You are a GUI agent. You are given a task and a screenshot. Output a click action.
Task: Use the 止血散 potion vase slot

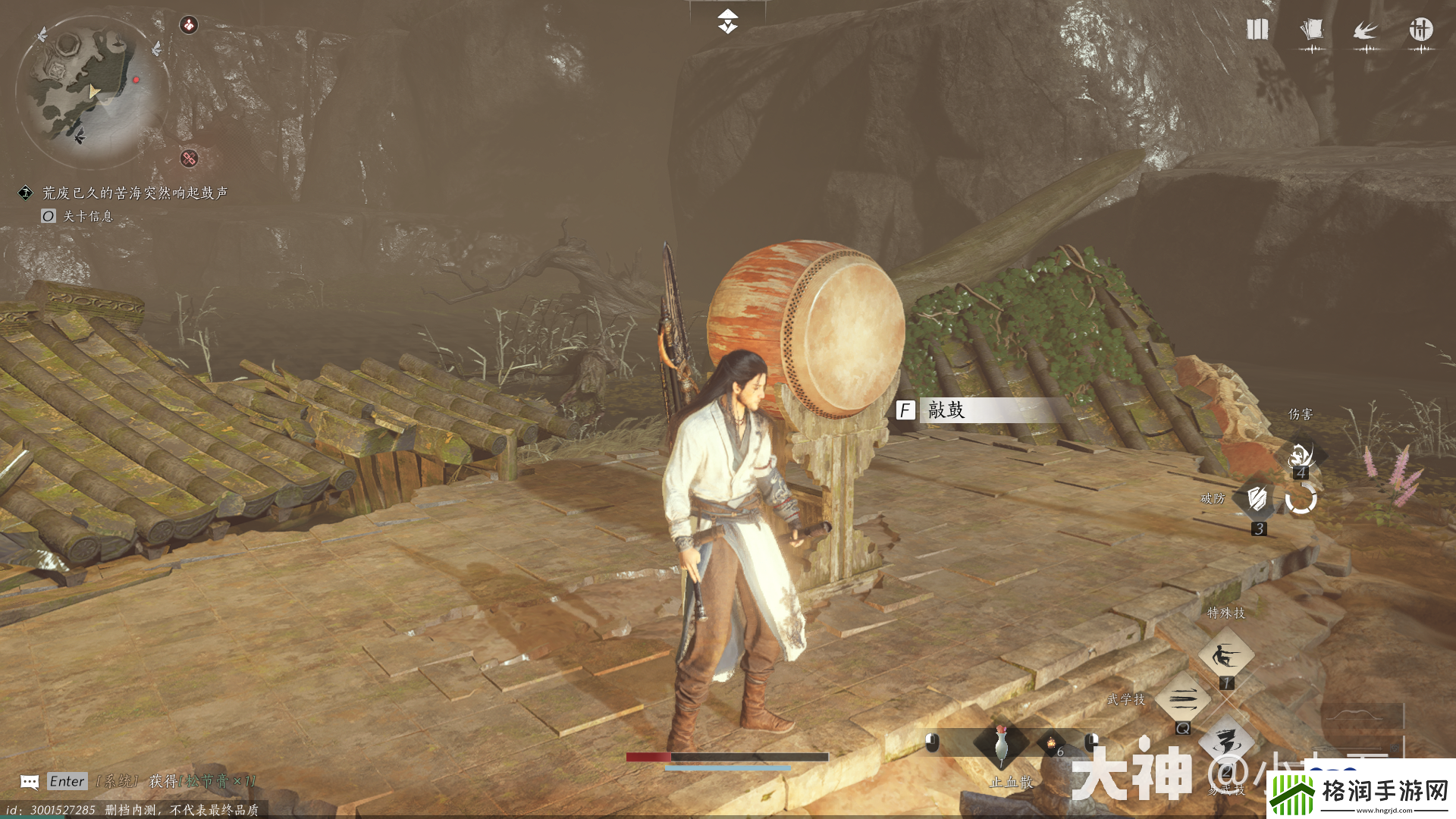[1002, 744]
